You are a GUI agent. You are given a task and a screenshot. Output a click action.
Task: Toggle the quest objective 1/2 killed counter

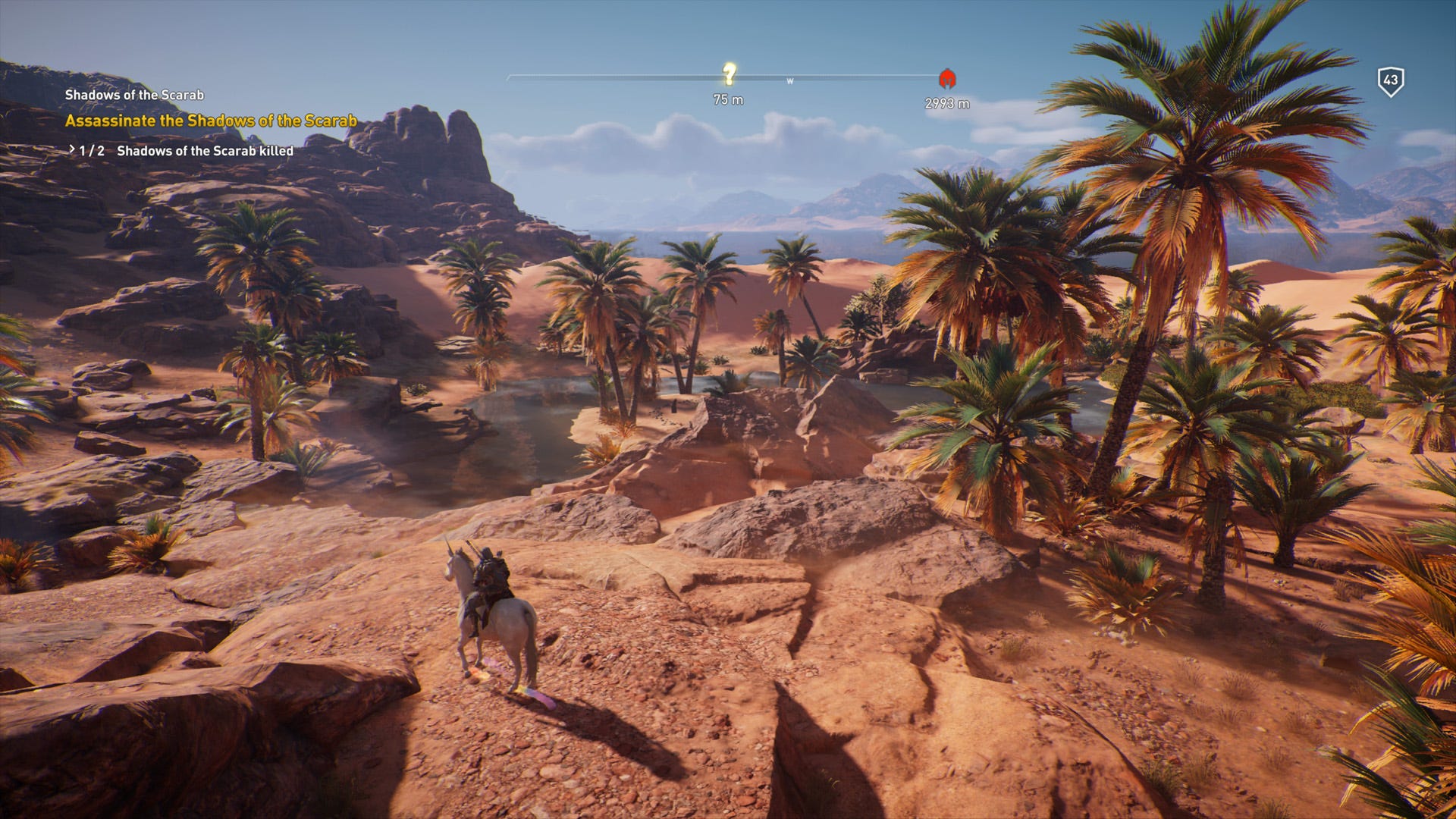[x=93, y=151]
